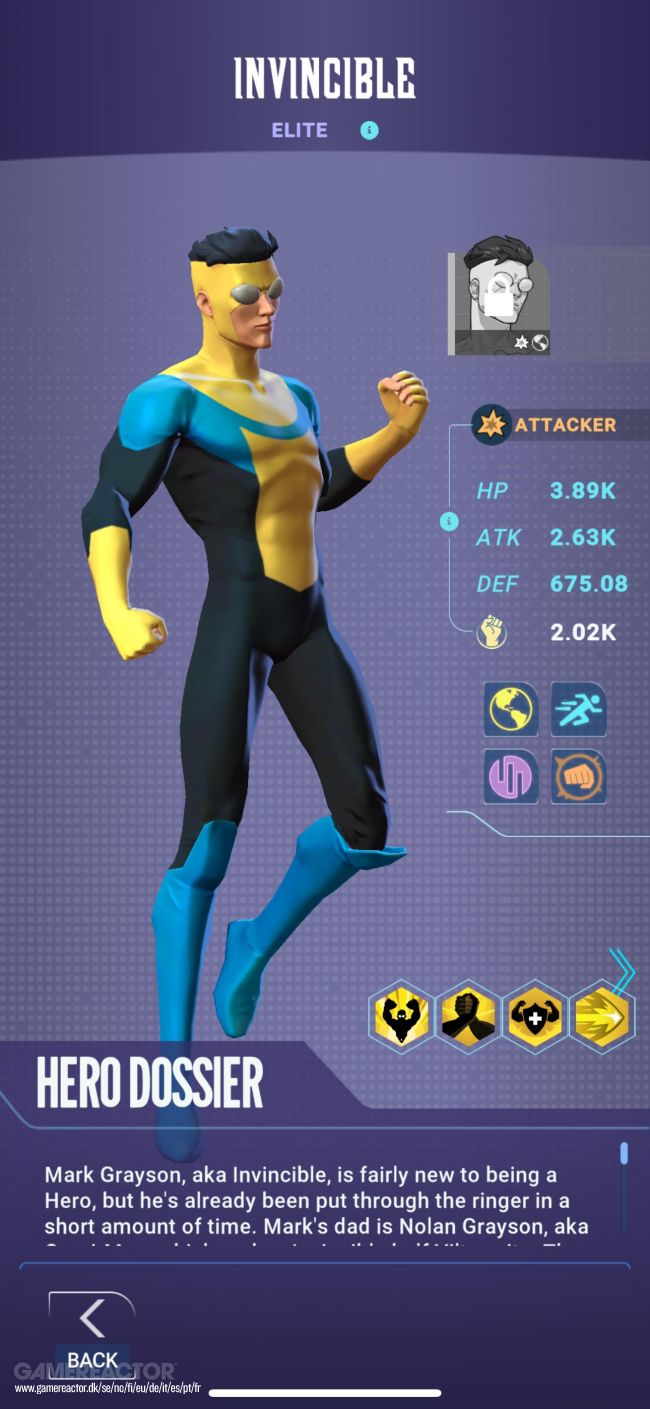The image size is (650, 1409).
Task: View the purple circular emblem trait
Action: click(511, 776)
